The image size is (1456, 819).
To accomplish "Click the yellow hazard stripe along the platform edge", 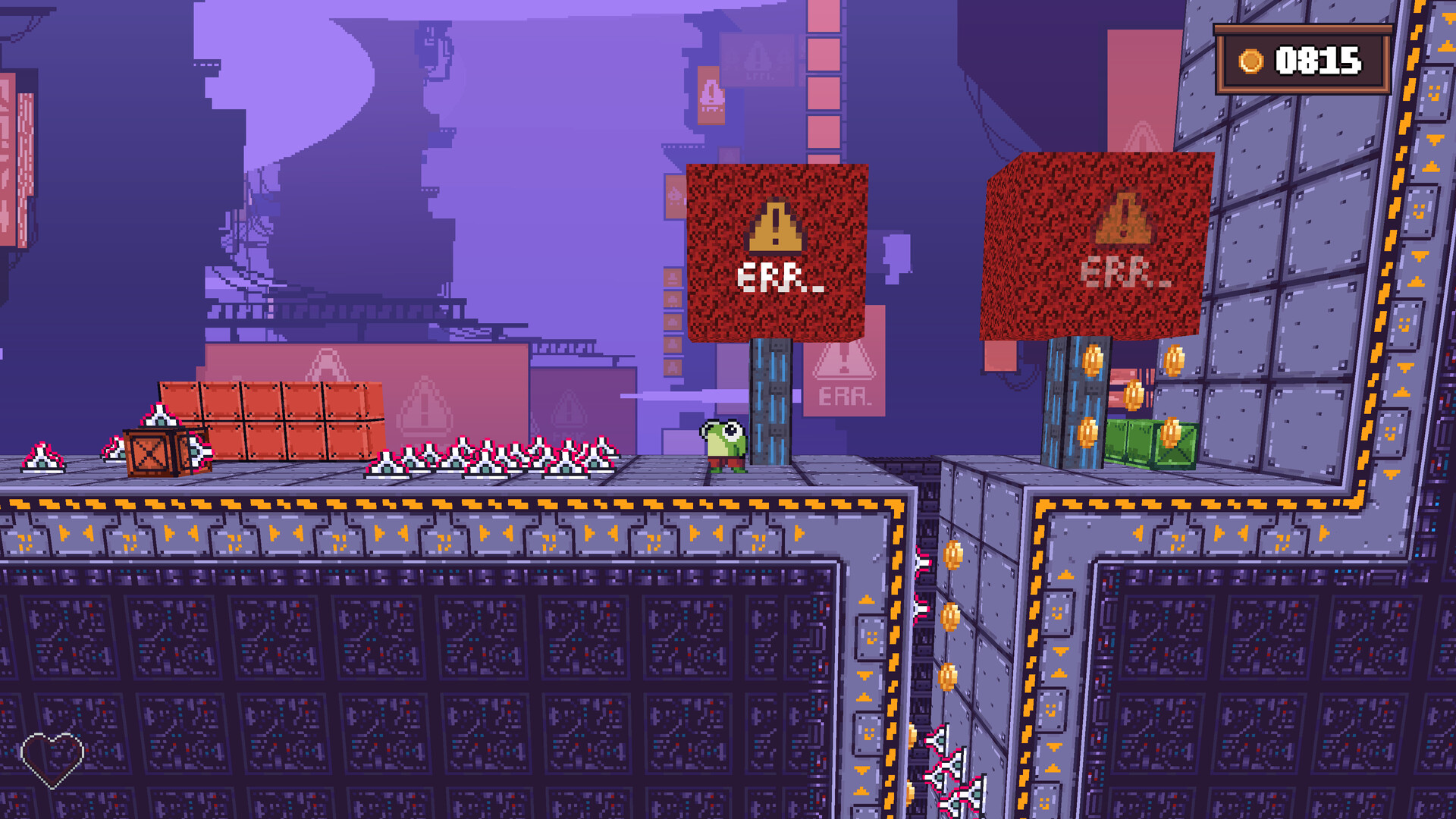I will [455, 502].
